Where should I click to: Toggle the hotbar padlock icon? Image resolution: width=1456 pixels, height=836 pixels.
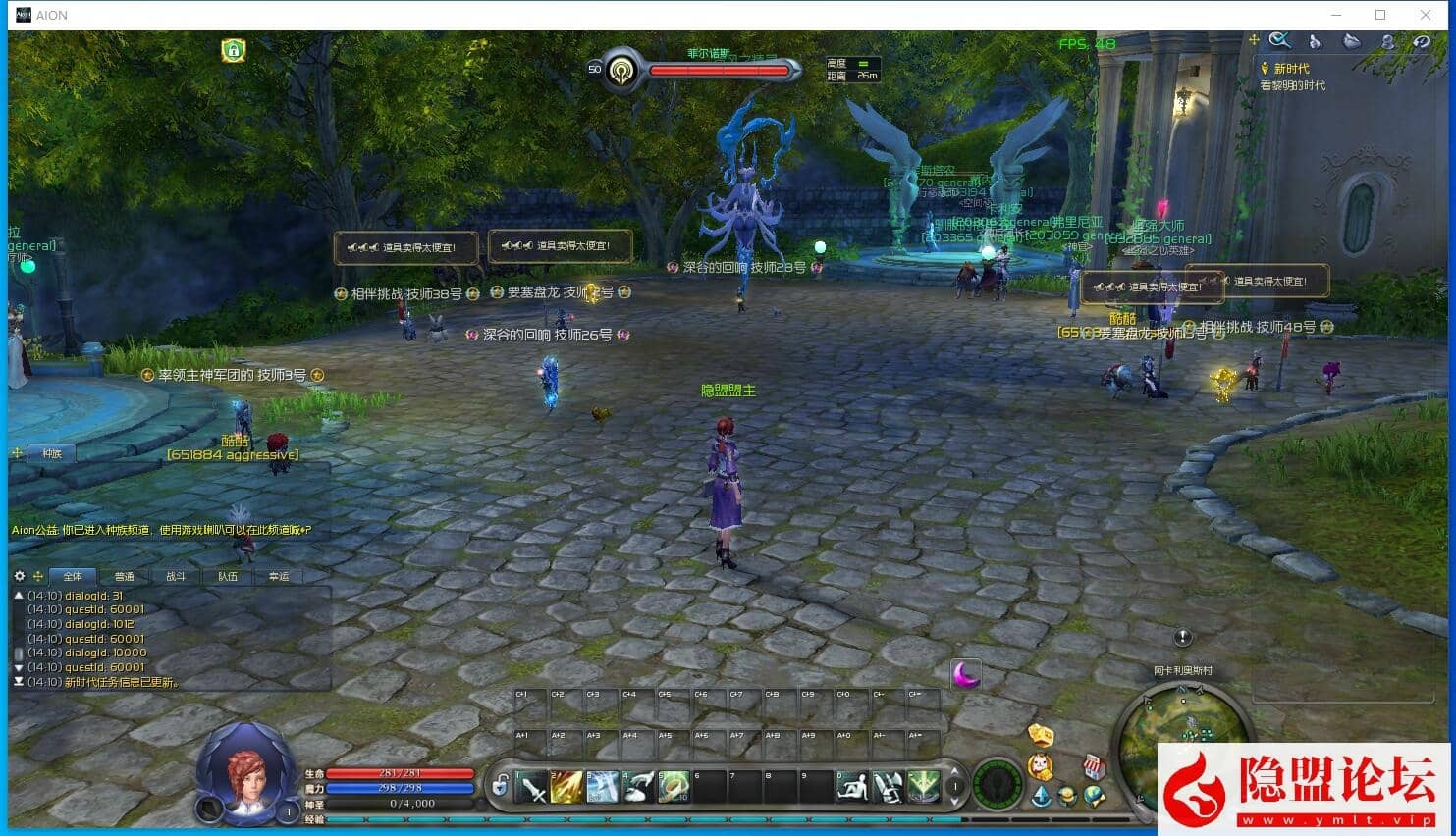tap(501, 786)
